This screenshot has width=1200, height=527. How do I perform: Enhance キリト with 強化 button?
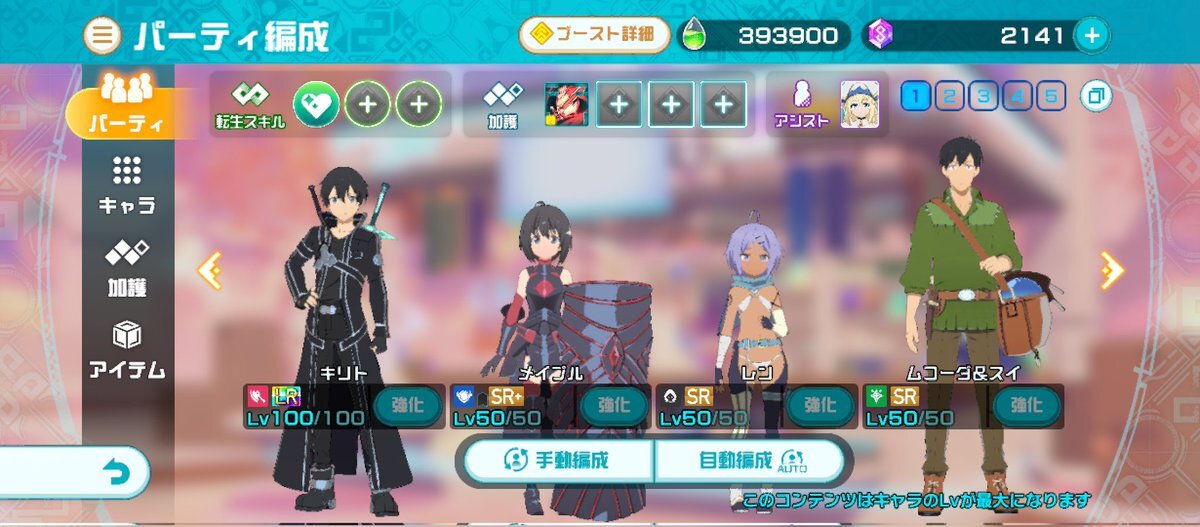(407, 405)
